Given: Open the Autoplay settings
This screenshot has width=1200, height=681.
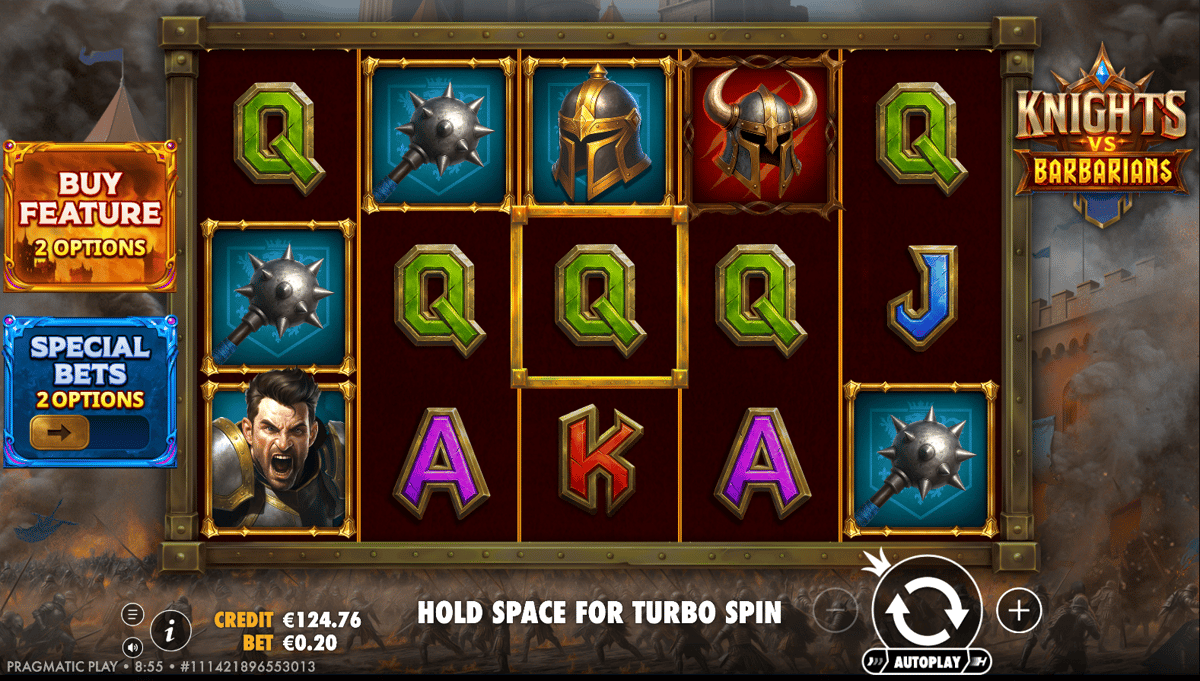Looking at the screenshot, I should click(x=925, y=662).
